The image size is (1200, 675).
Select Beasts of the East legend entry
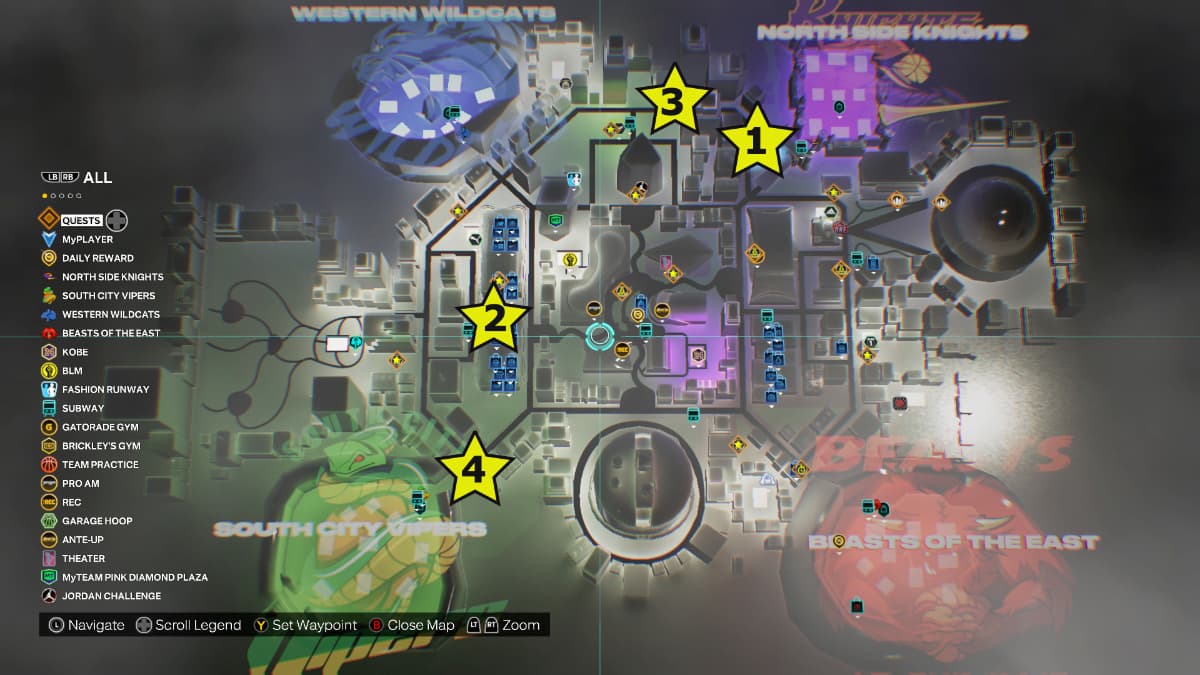click(110, 333)
